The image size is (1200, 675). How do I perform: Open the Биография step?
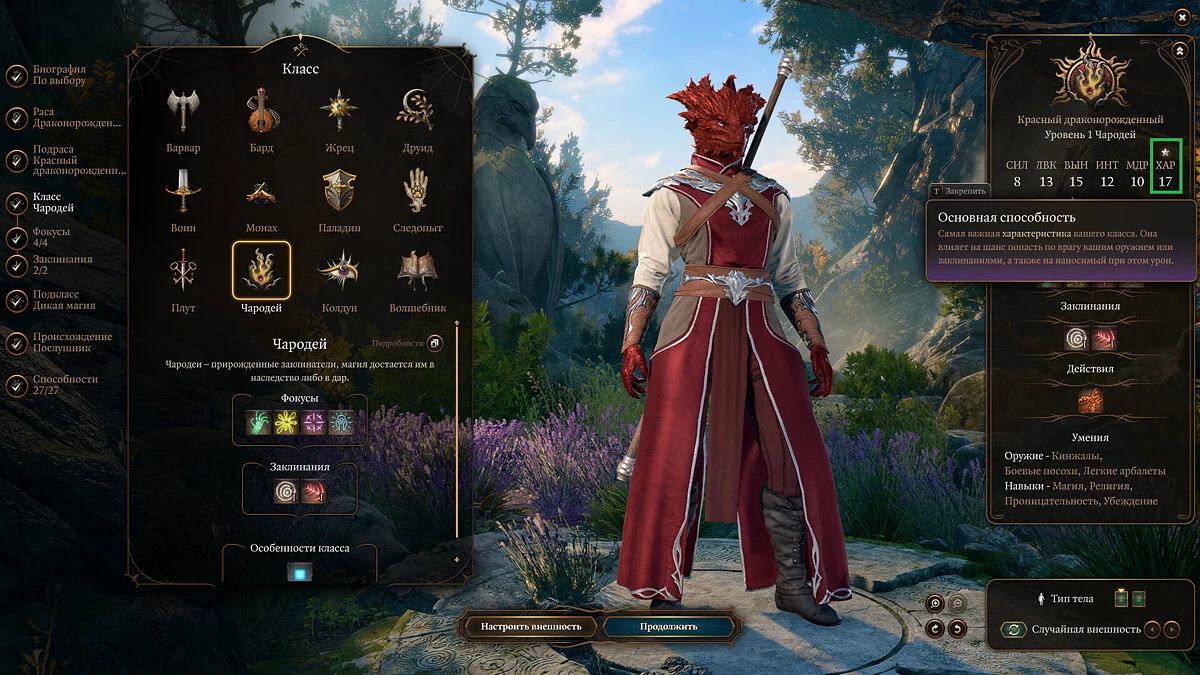pyautogui.click(x=60, y=75)
